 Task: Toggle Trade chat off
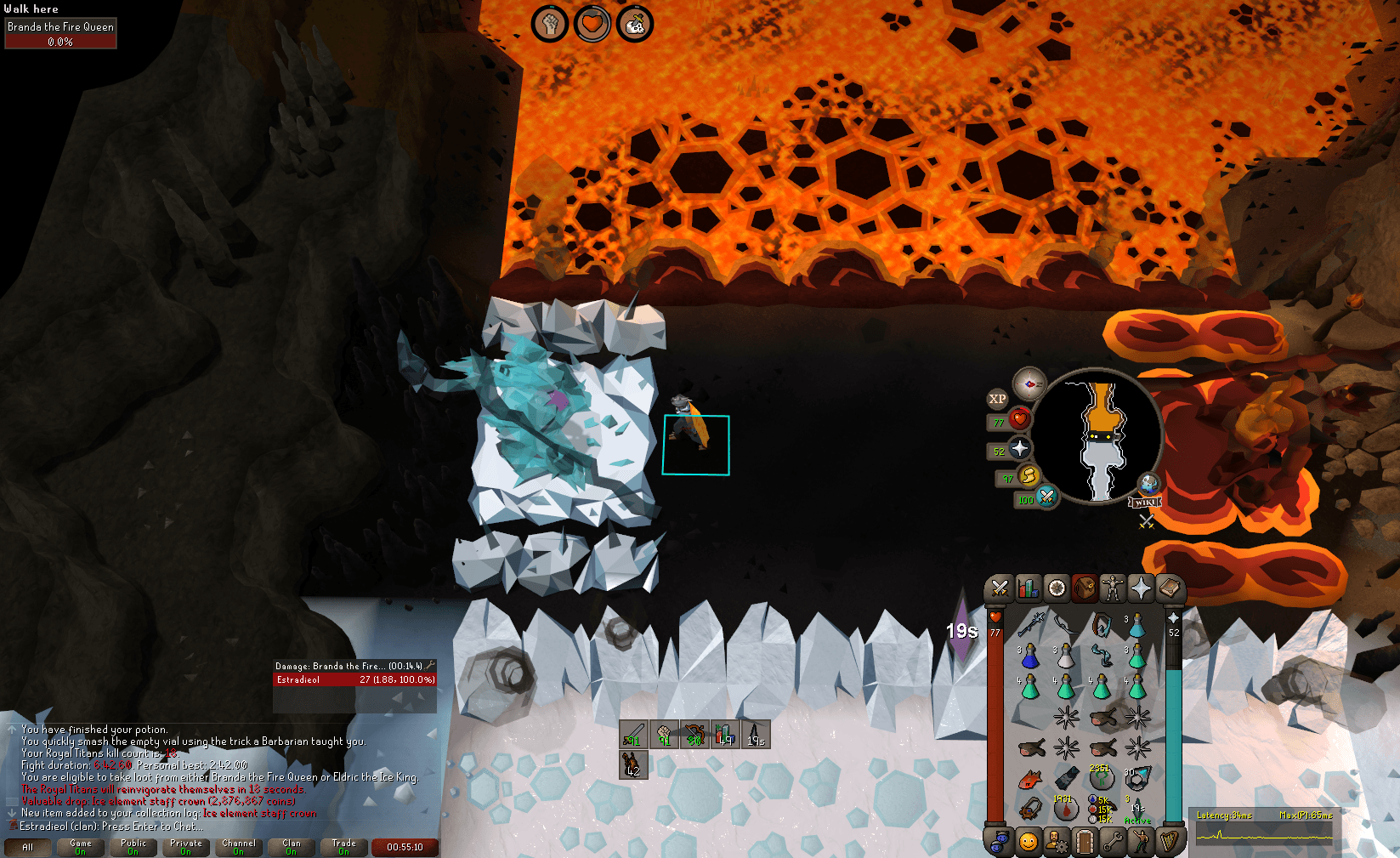[344, 846]
